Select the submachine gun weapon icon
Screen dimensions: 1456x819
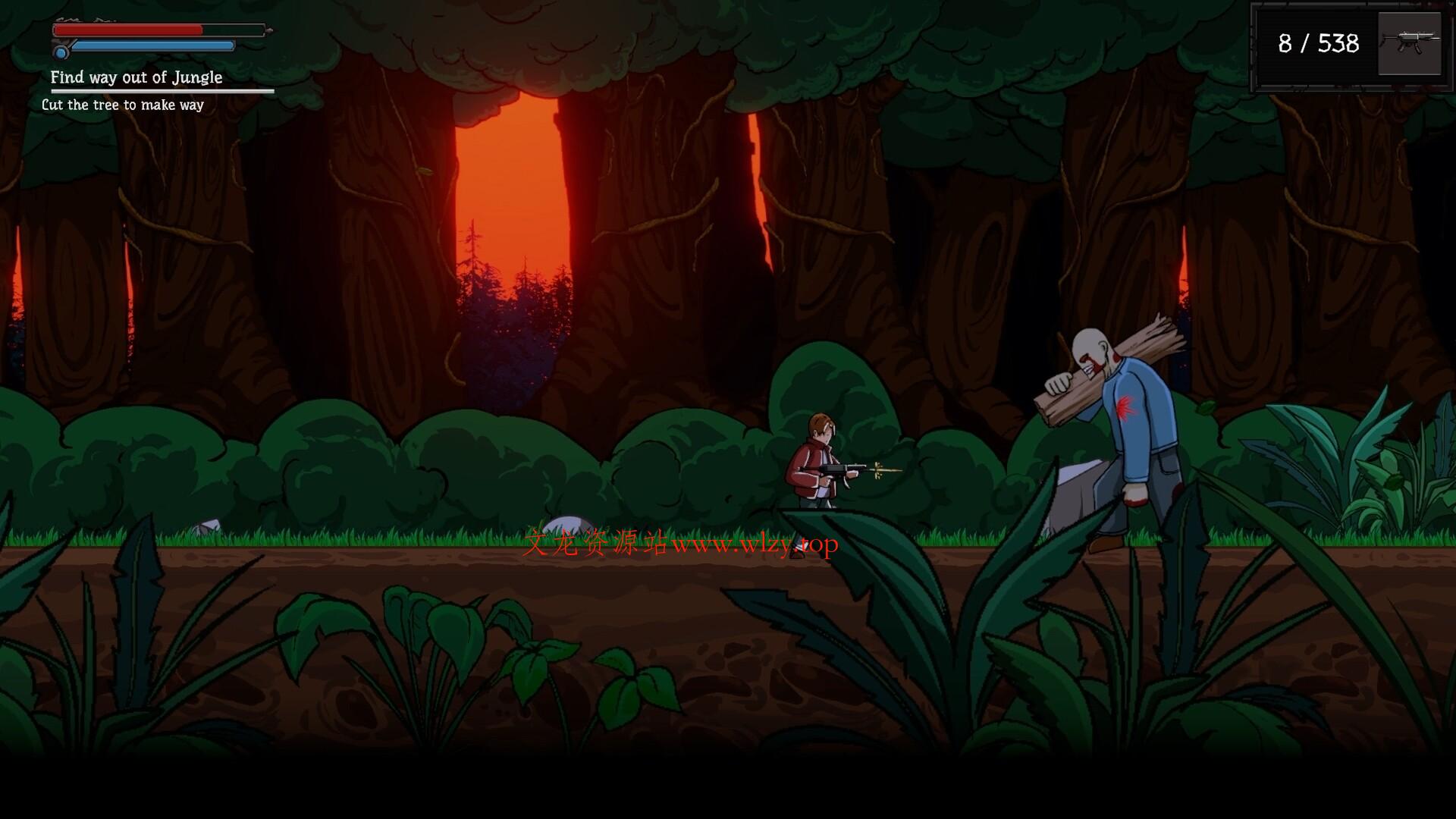[x=1409, y=43]
